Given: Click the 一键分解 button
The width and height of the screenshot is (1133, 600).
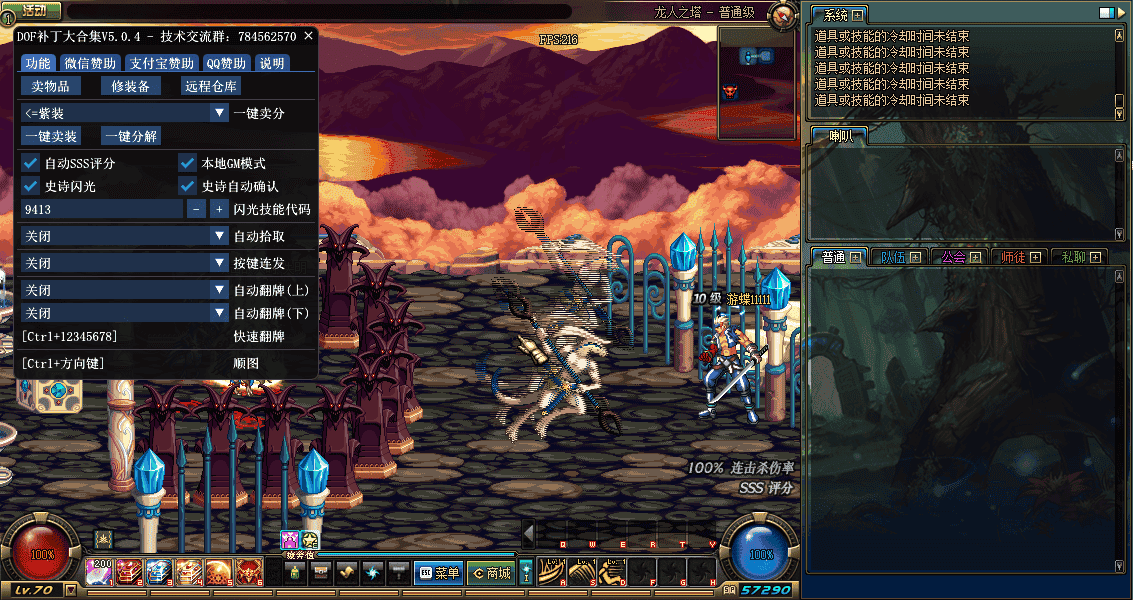Looking at the screenshot, I should point(131,136).
